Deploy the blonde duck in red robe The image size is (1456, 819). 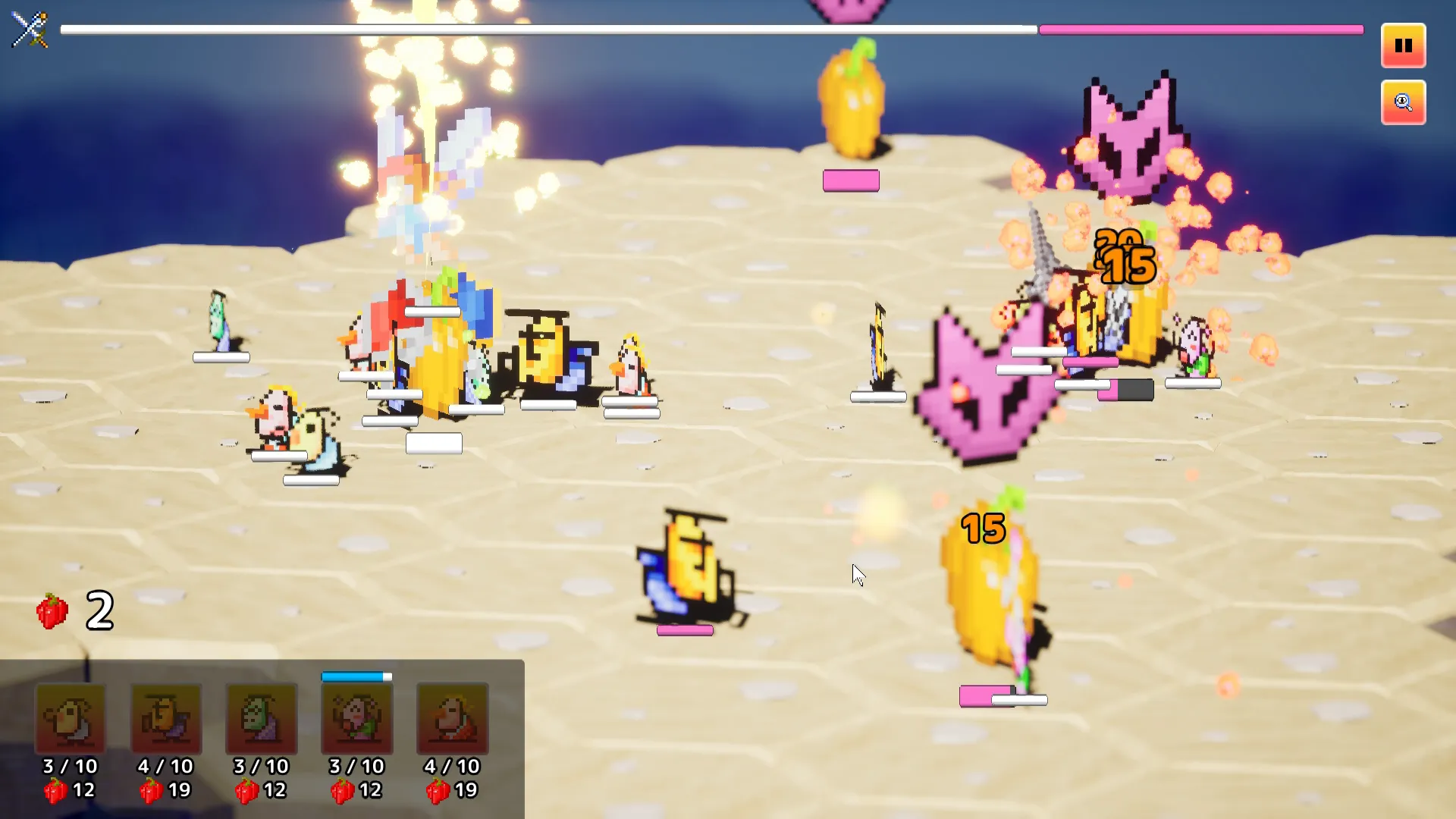coord(453,718)
